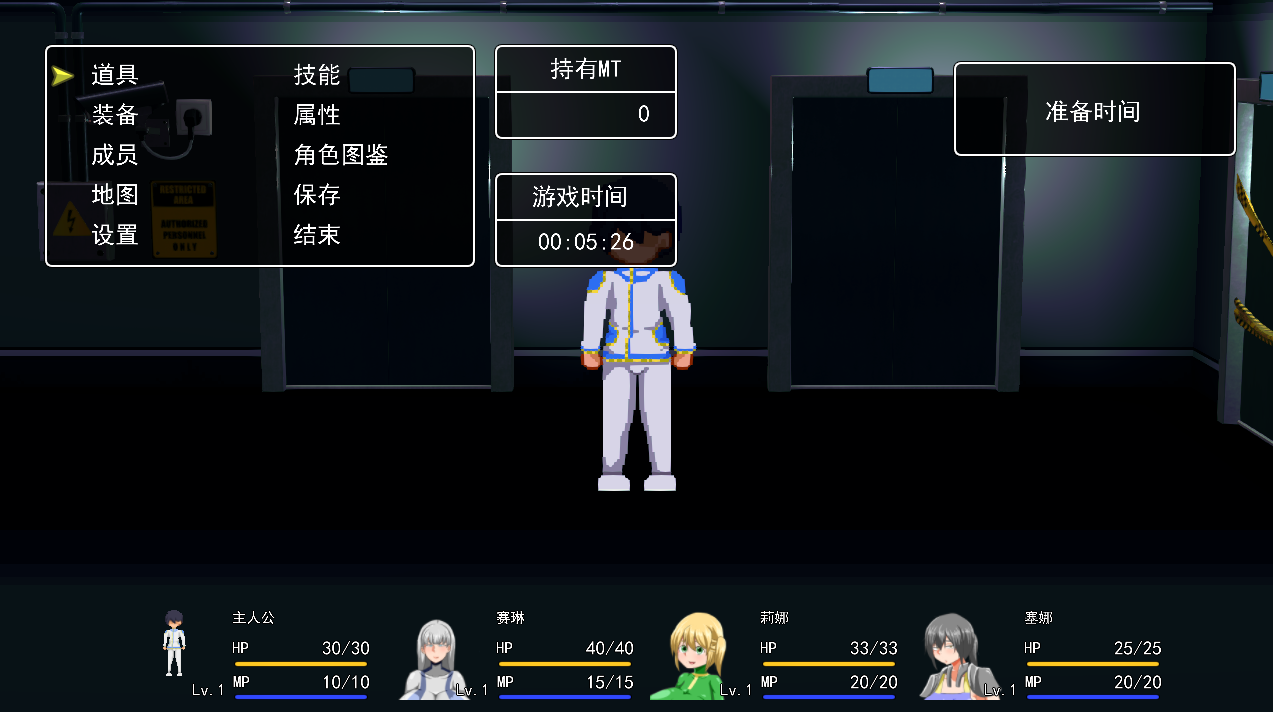Choose blonde party member 莉娜's portrait
The width and height of the screenshot is (1273, 712).
tap(699, 657)
